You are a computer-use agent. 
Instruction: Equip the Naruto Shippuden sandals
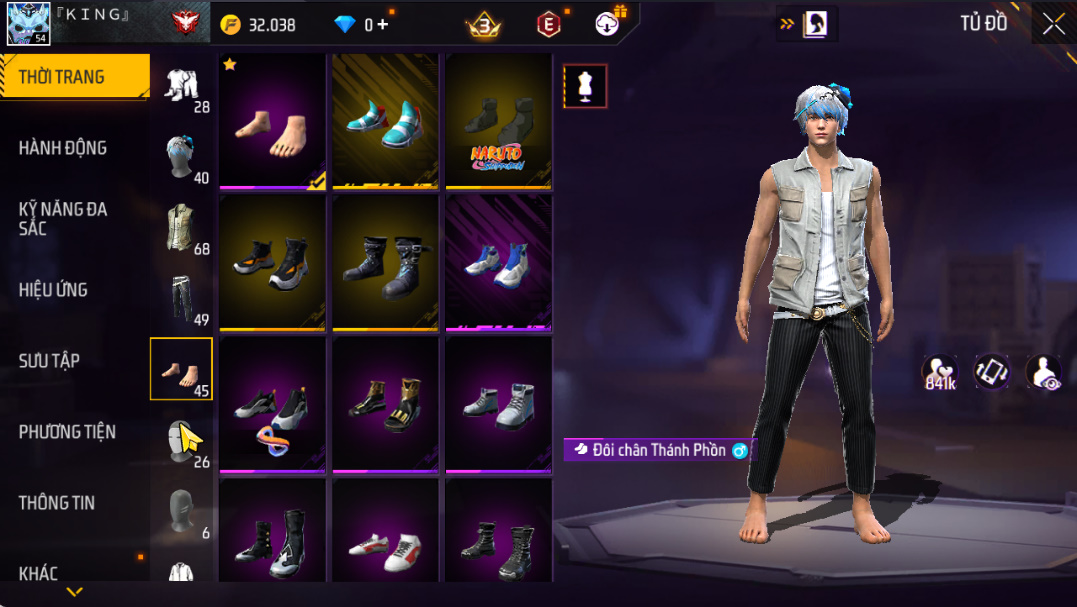pyautogui.click(x=498, y=121)
